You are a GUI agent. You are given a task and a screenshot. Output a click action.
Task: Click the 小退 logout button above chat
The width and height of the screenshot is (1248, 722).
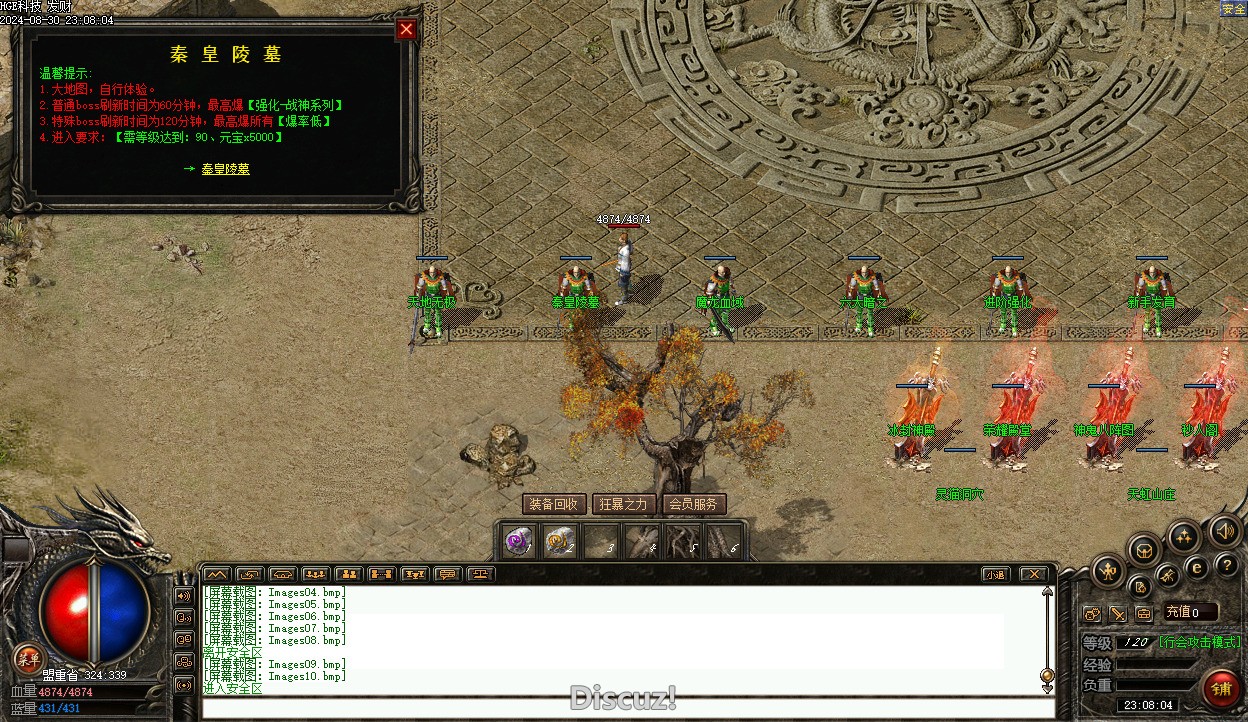[x=994, y=574]
